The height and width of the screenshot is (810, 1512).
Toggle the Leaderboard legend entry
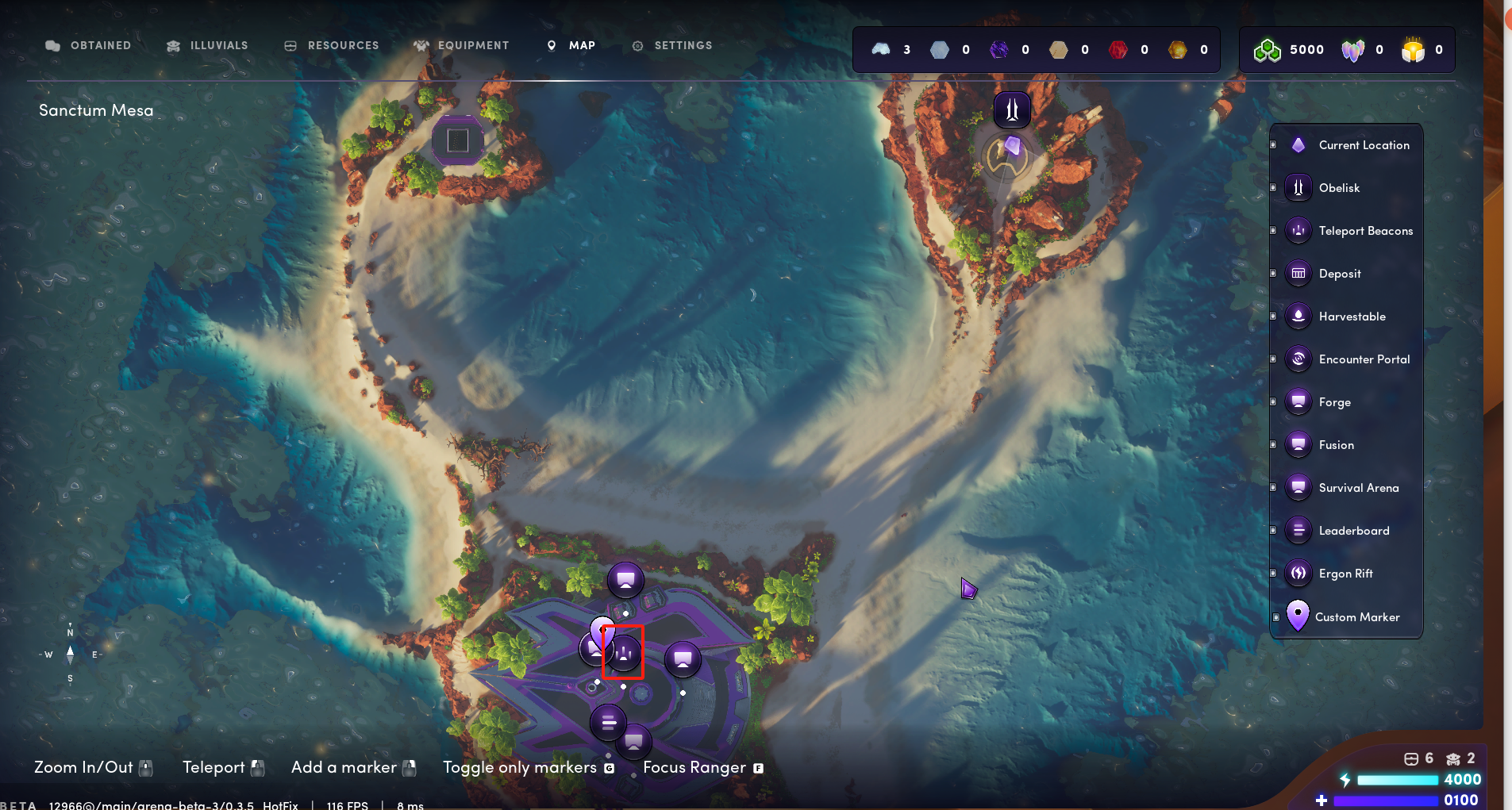1353,531
